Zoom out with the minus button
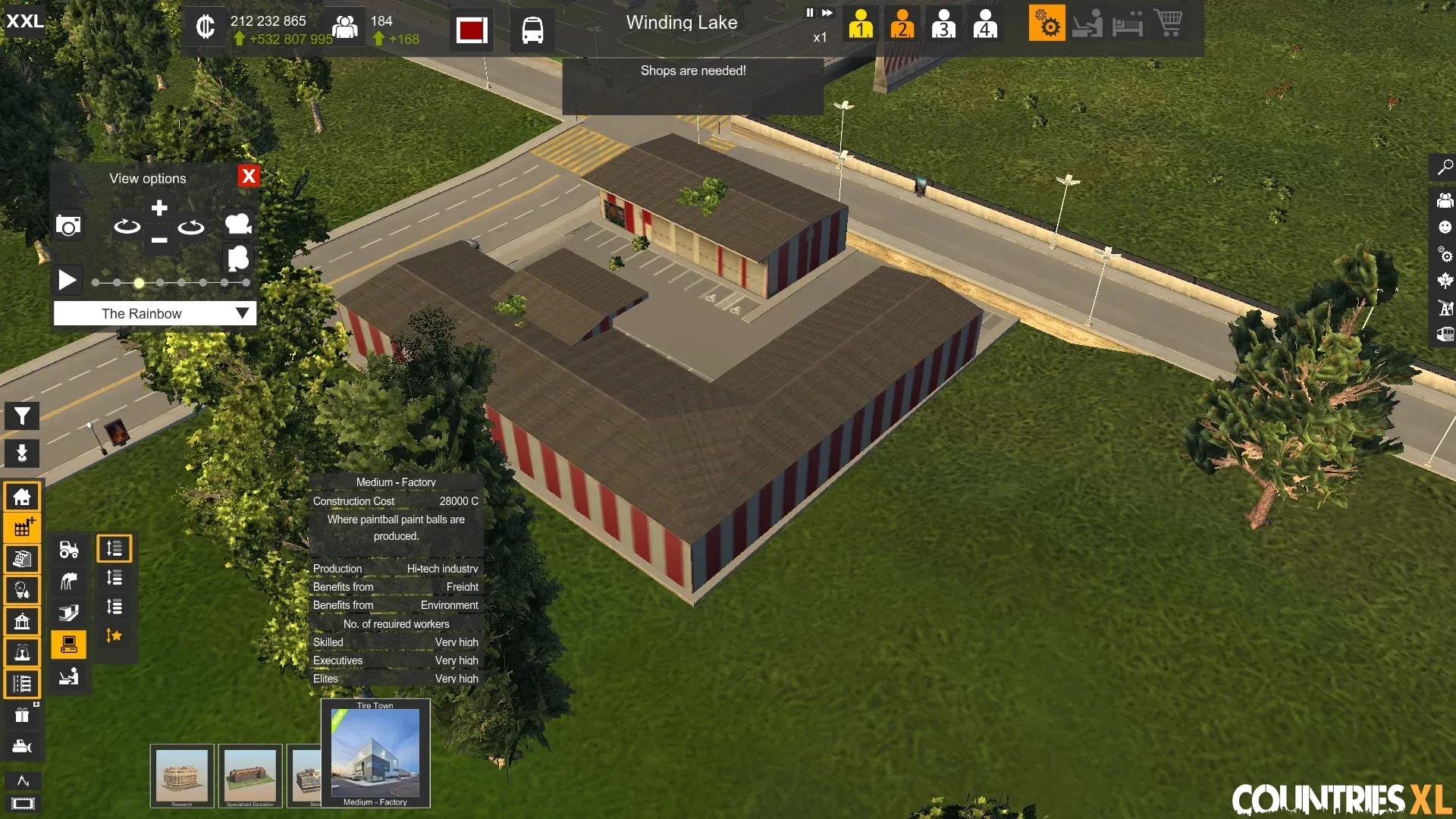 click(159, 240)
